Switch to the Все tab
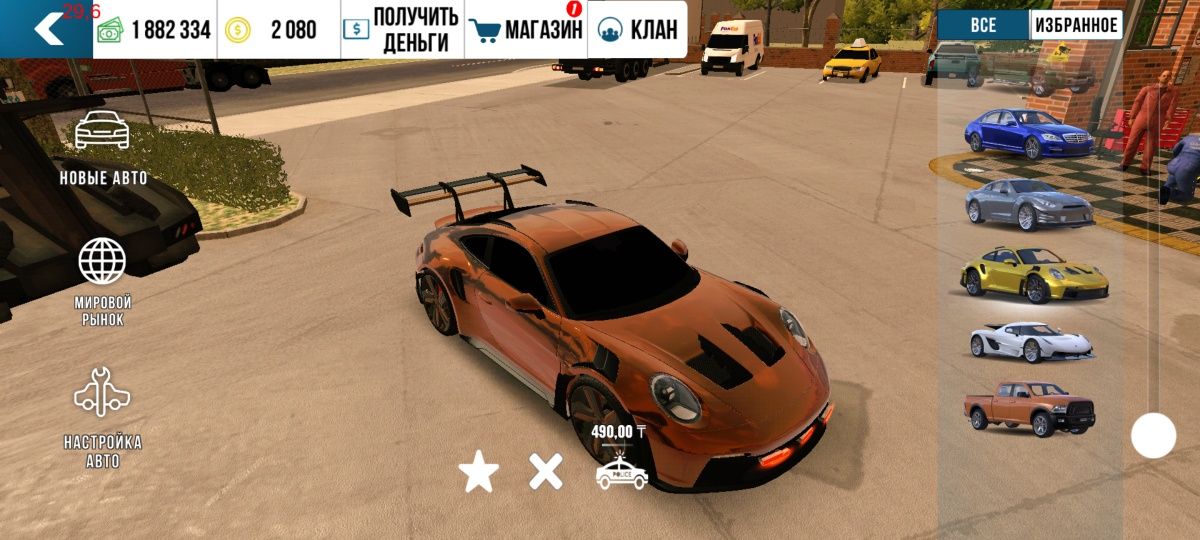This screenshot has height=540, width=1200. [x=983, y=25]
